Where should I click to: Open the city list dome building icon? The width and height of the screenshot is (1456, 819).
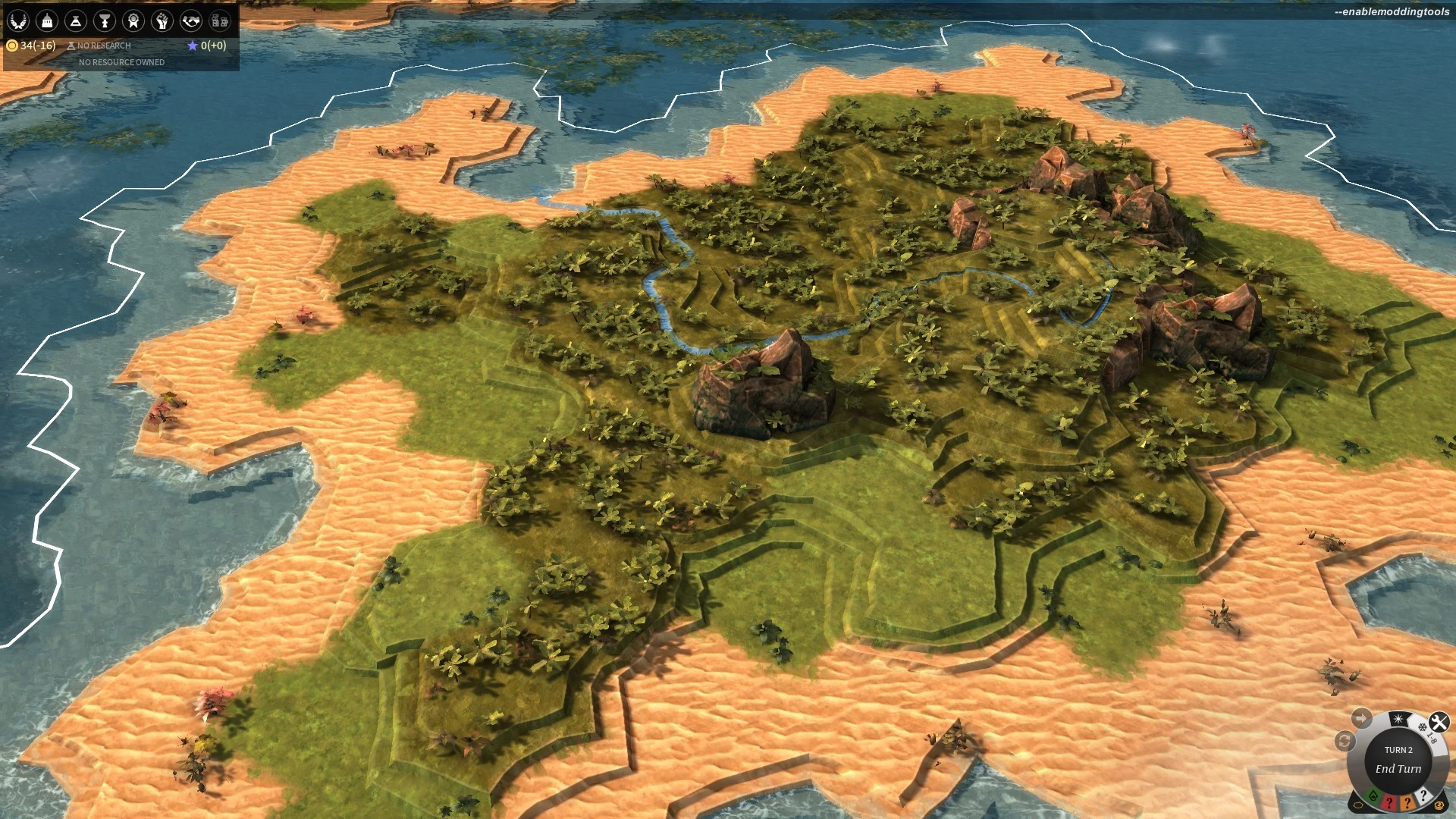pos(47,20)
